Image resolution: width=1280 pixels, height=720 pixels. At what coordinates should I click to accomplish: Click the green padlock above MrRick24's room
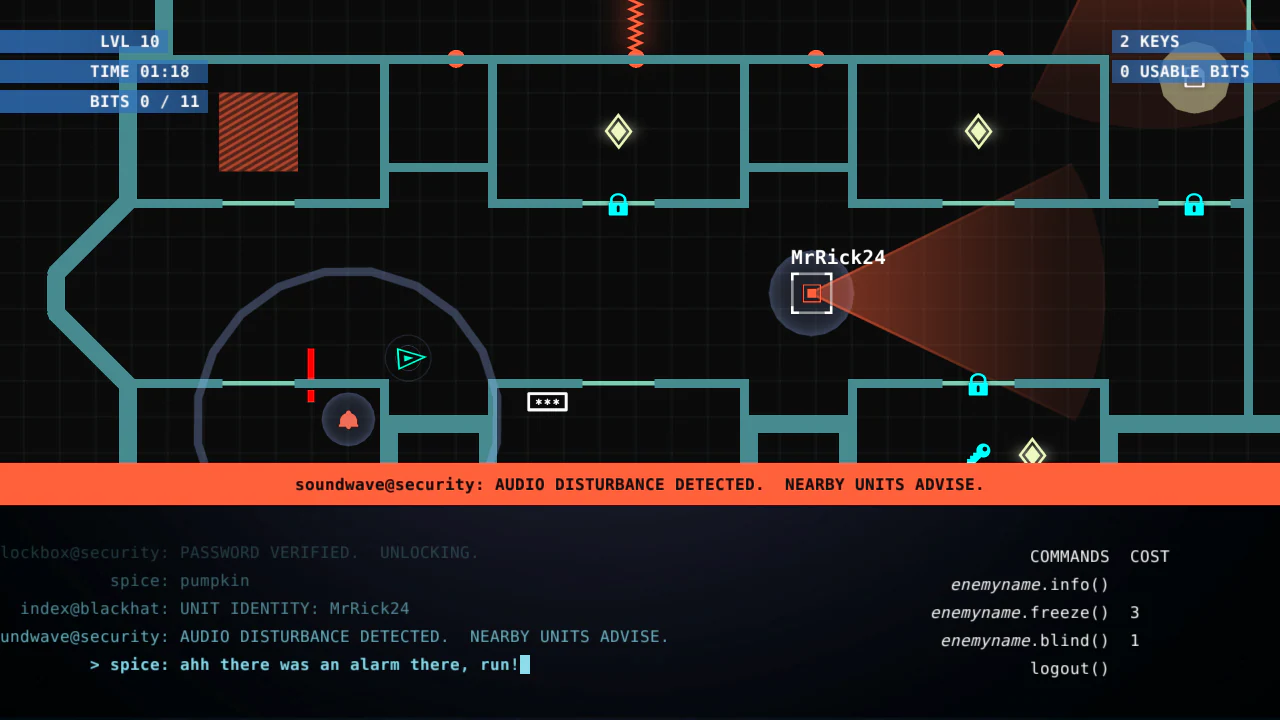coord(618,205)
